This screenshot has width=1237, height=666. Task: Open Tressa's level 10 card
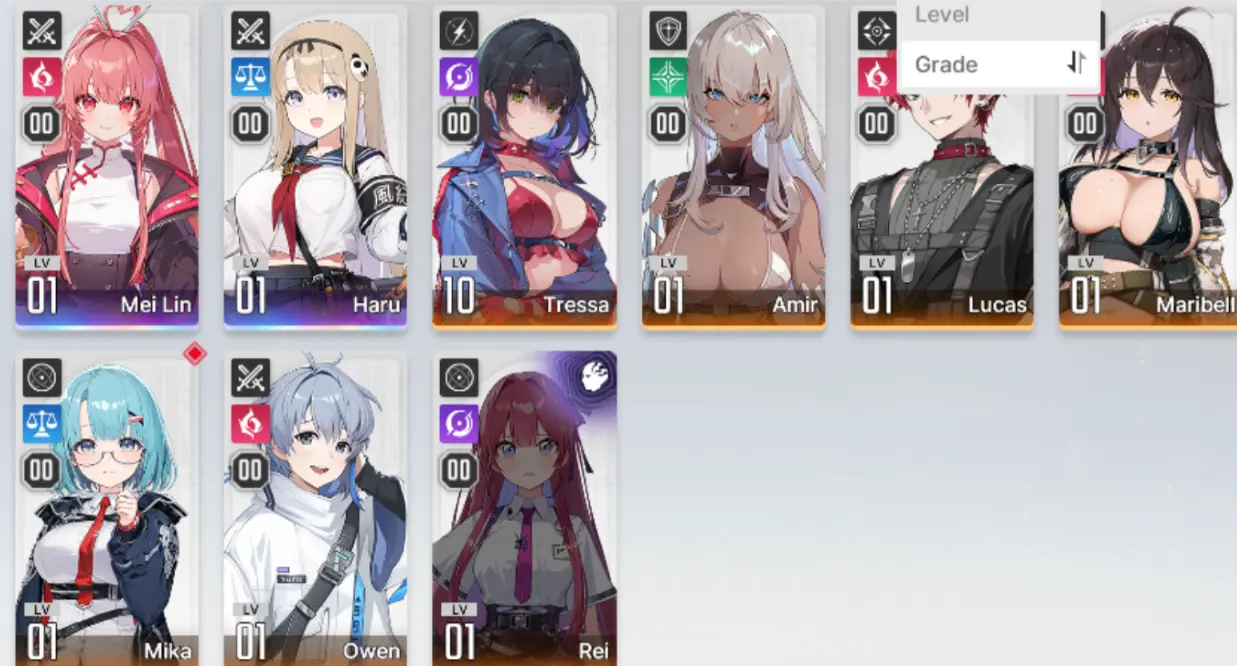point(524,170)
